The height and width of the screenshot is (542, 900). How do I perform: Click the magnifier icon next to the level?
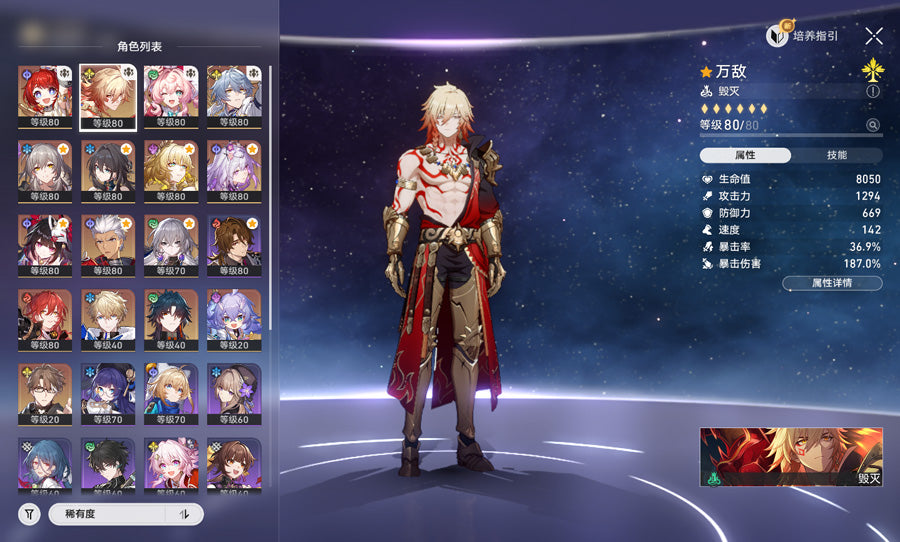pyautogui.click(x=873, y=125)
